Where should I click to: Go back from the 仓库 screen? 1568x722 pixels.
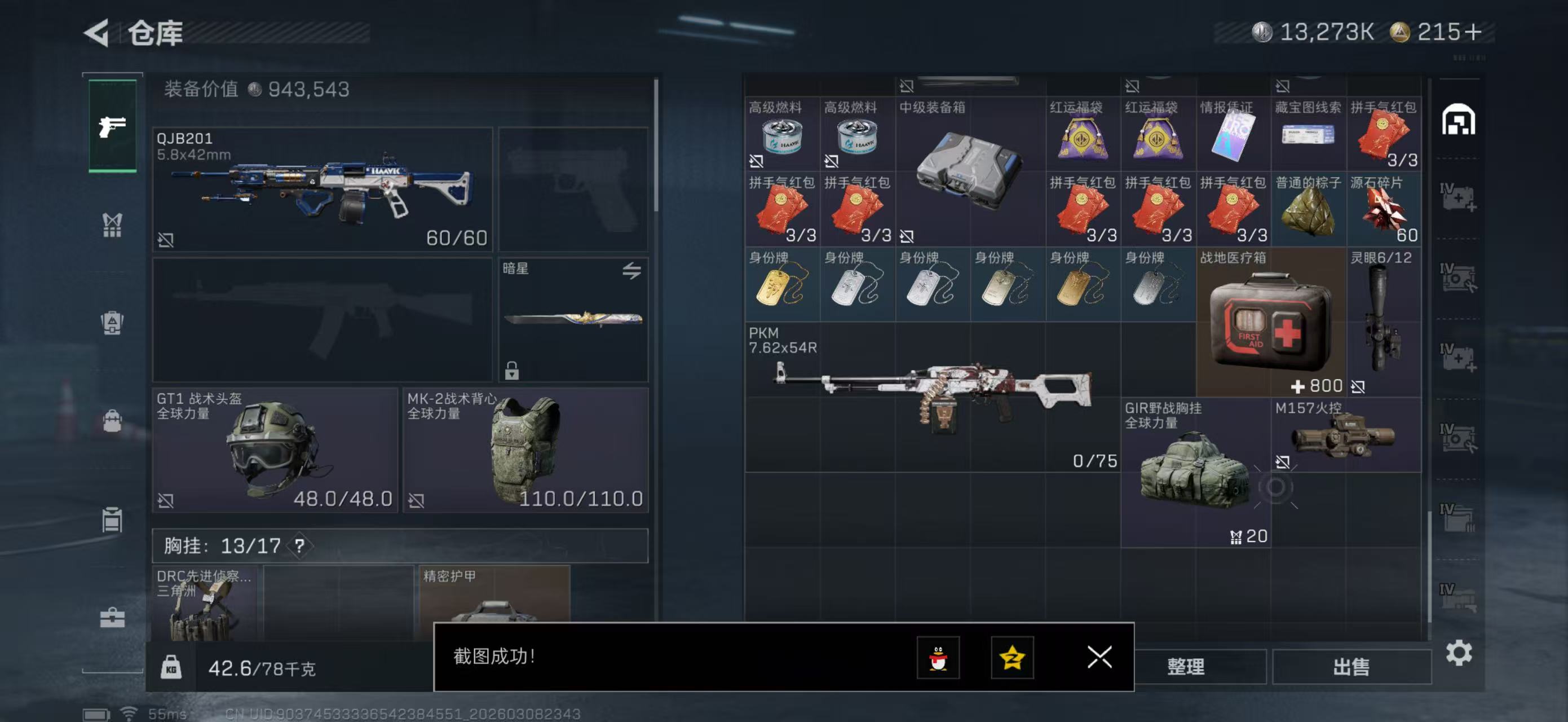point(98,33)
